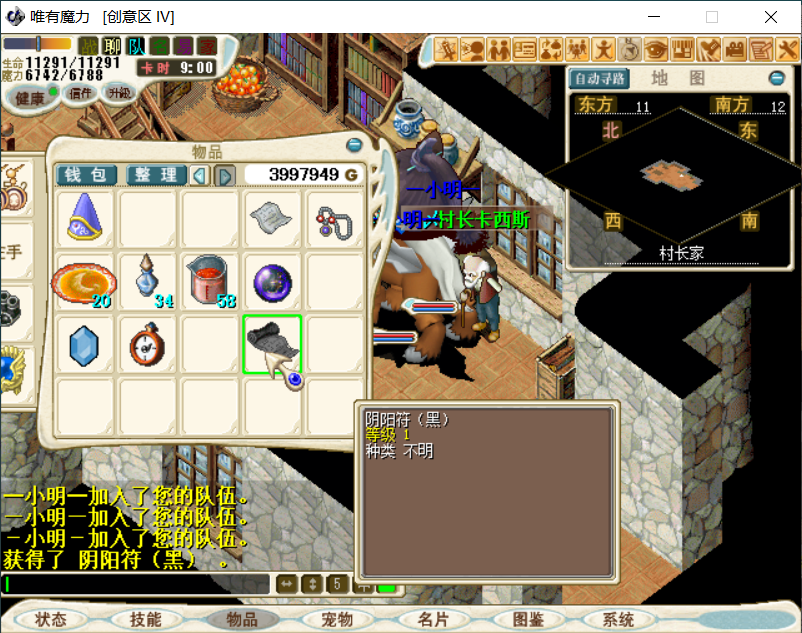Click the 整理 sort button
The width and height of the screenshot is (802, 633).
(155, 175)
